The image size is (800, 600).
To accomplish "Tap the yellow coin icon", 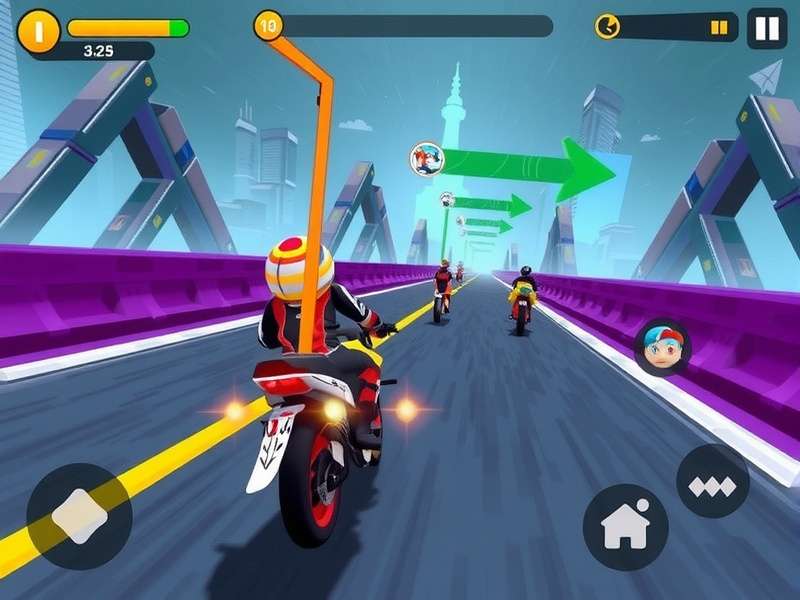I will point(39,30).
